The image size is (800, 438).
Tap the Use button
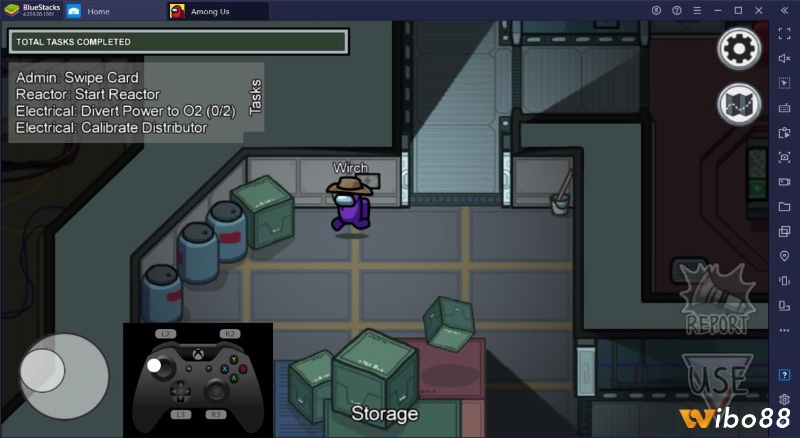[716, 380]
